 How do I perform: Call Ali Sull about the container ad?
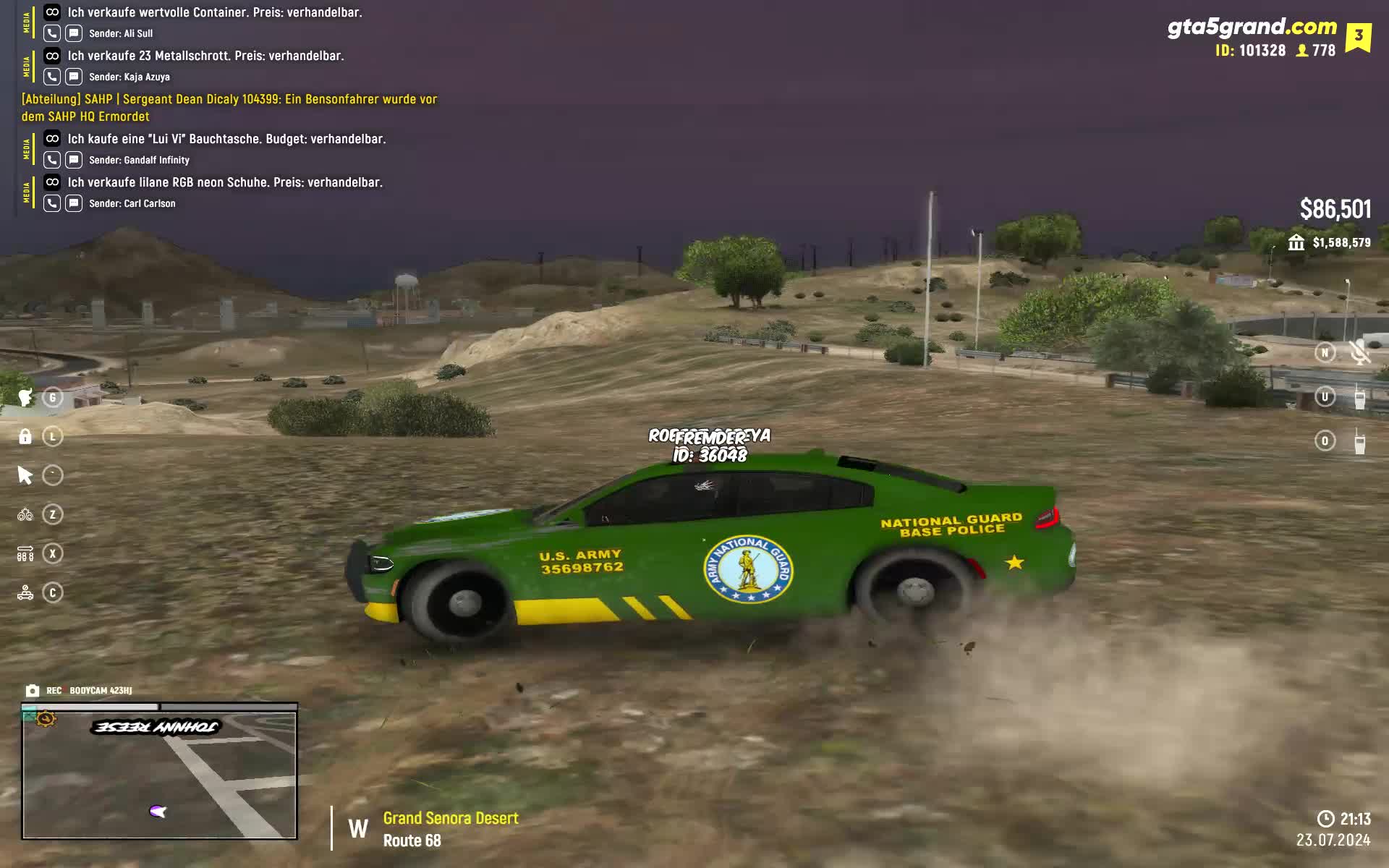(52, 33)
